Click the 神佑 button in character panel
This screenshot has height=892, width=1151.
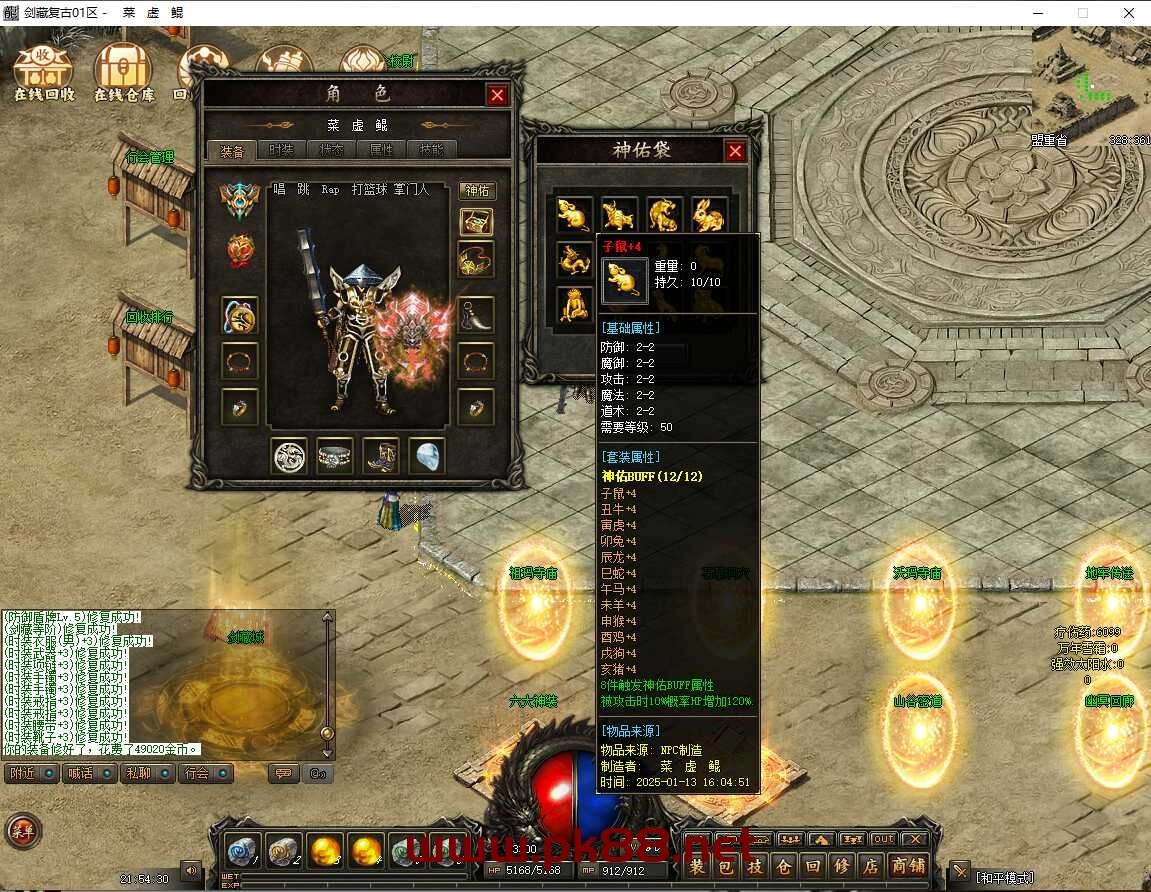(477, 191)
